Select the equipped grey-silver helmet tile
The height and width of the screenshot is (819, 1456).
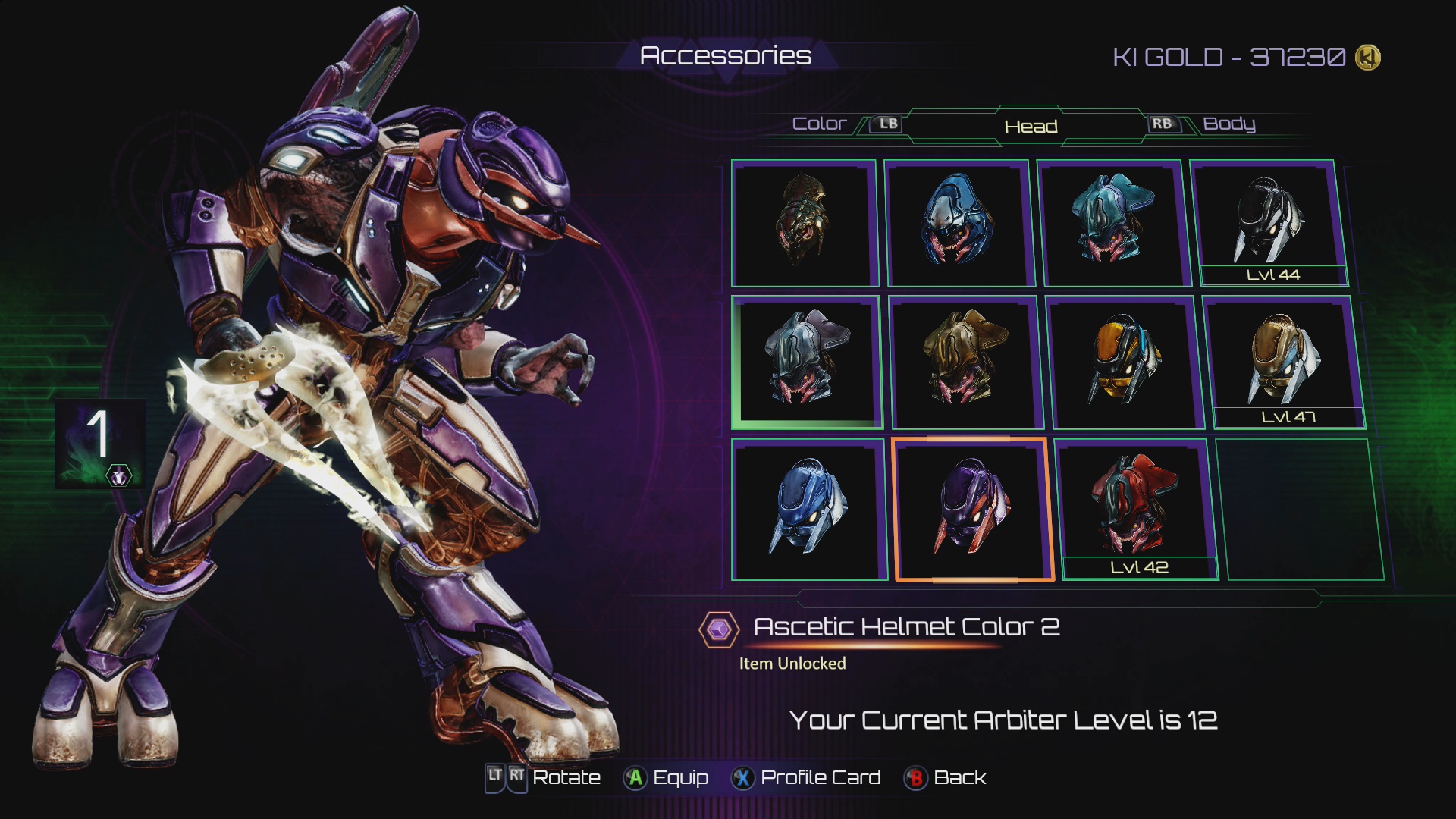(805, 361)
